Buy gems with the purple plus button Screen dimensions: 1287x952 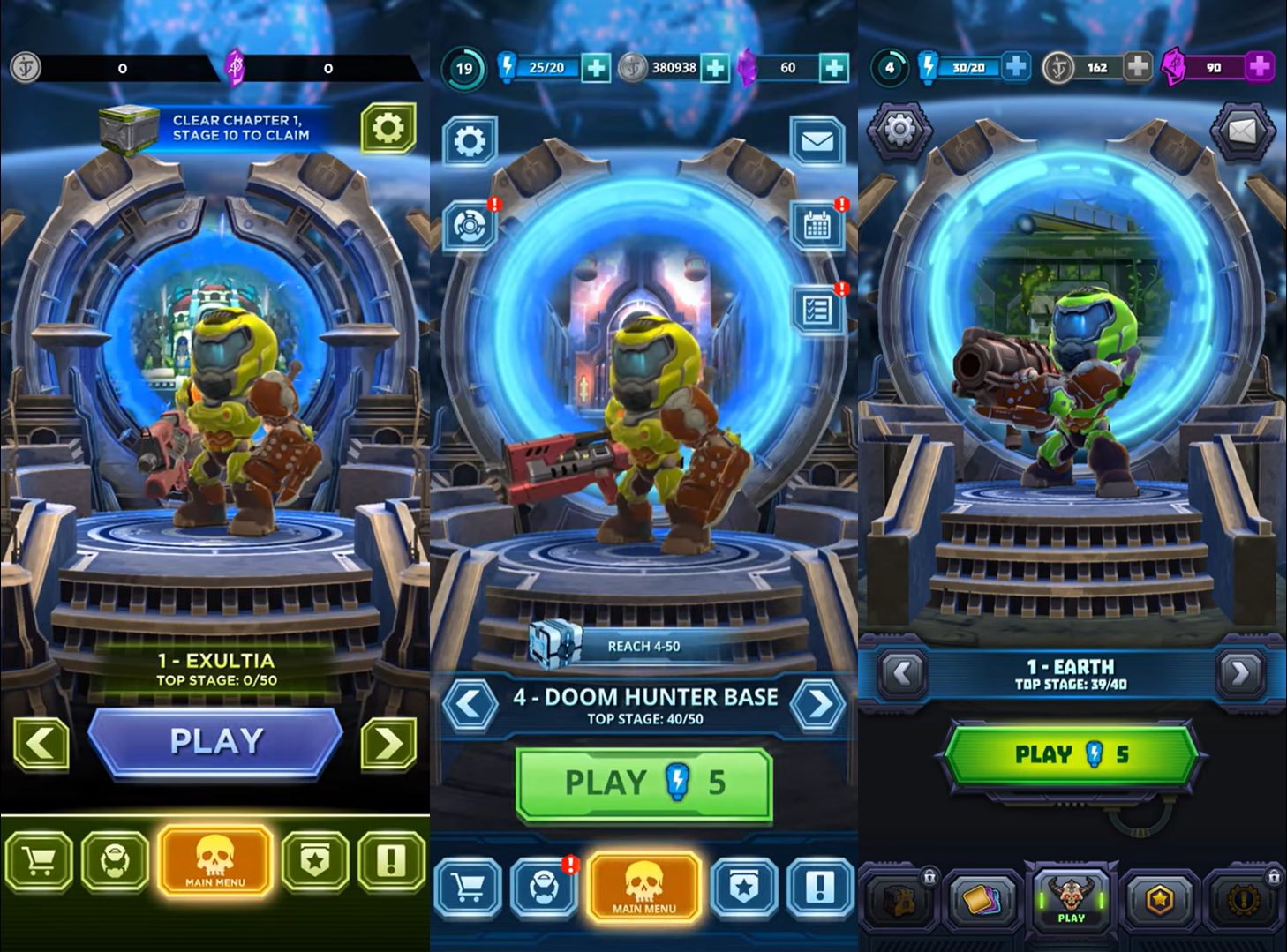(1260, 66)
